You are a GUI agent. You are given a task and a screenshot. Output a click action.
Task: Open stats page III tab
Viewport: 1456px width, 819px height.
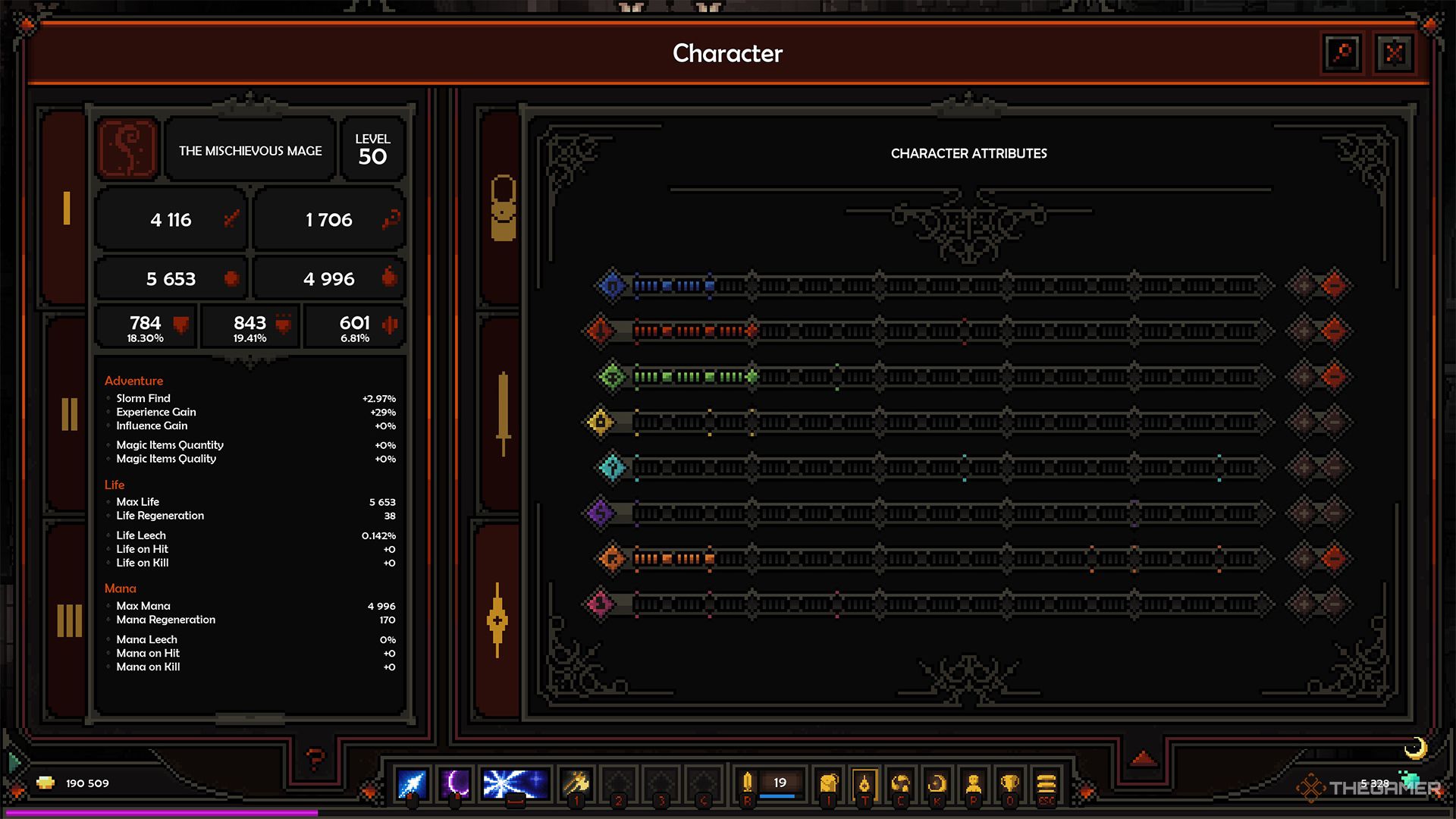pos(69,620)
